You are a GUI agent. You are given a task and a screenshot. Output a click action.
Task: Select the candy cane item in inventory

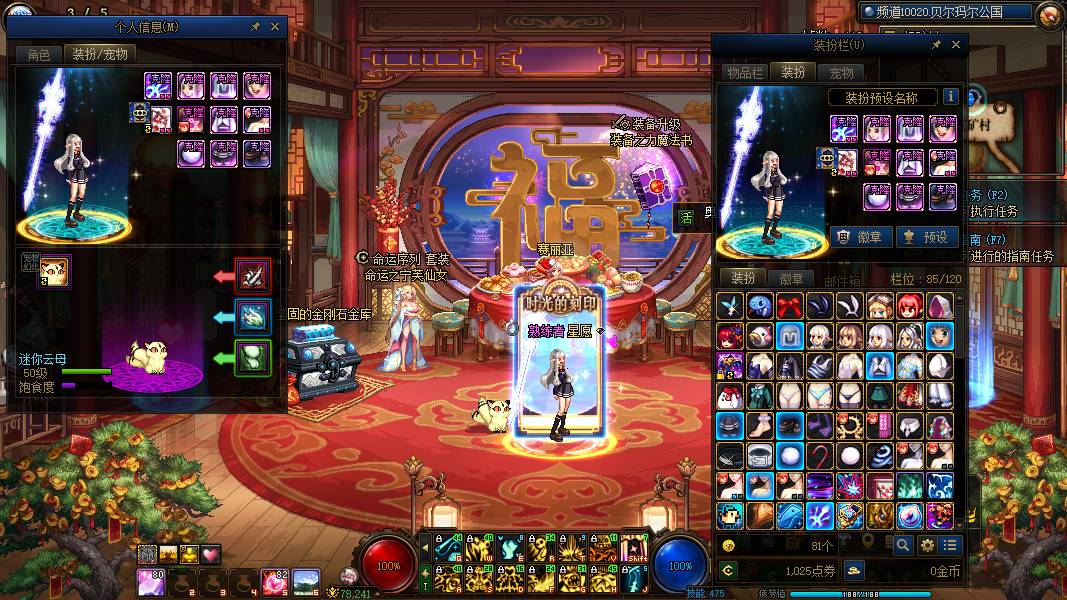tap(820, 456)
